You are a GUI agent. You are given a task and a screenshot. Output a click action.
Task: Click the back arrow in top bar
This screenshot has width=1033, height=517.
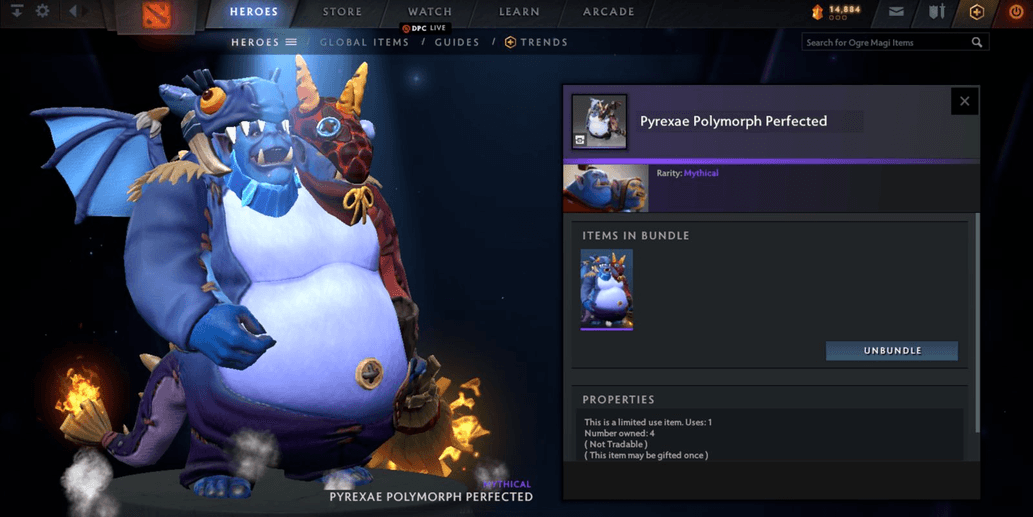point(74,12)
